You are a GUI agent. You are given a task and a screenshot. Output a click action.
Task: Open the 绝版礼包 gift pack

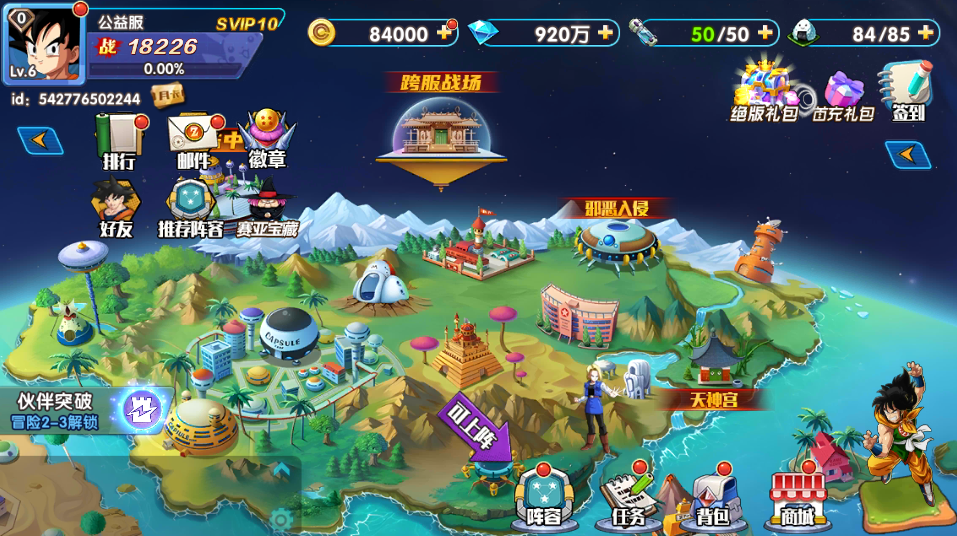[763, 90]
